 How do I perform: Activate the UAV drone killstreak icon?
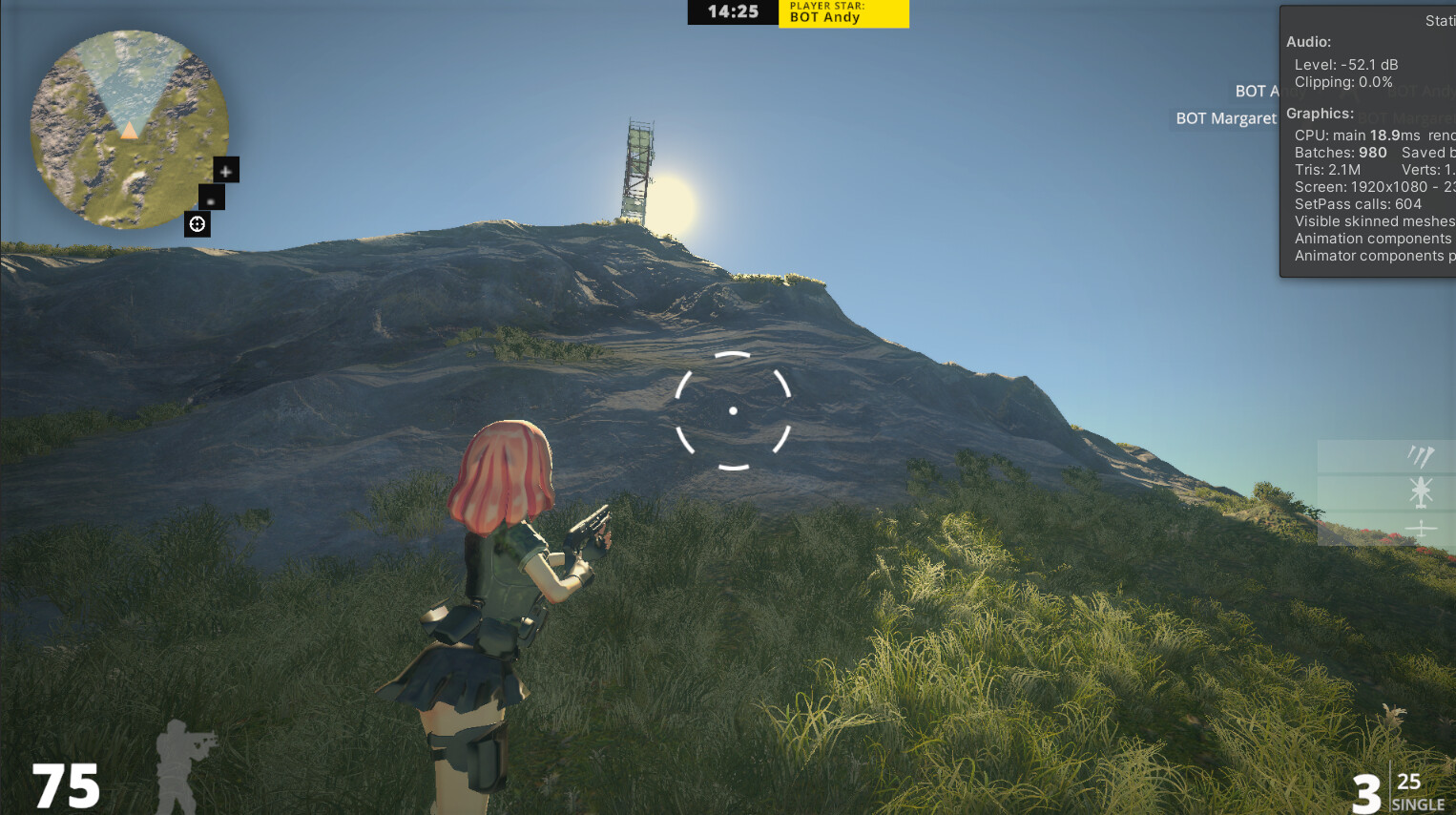coord(1421,527)
